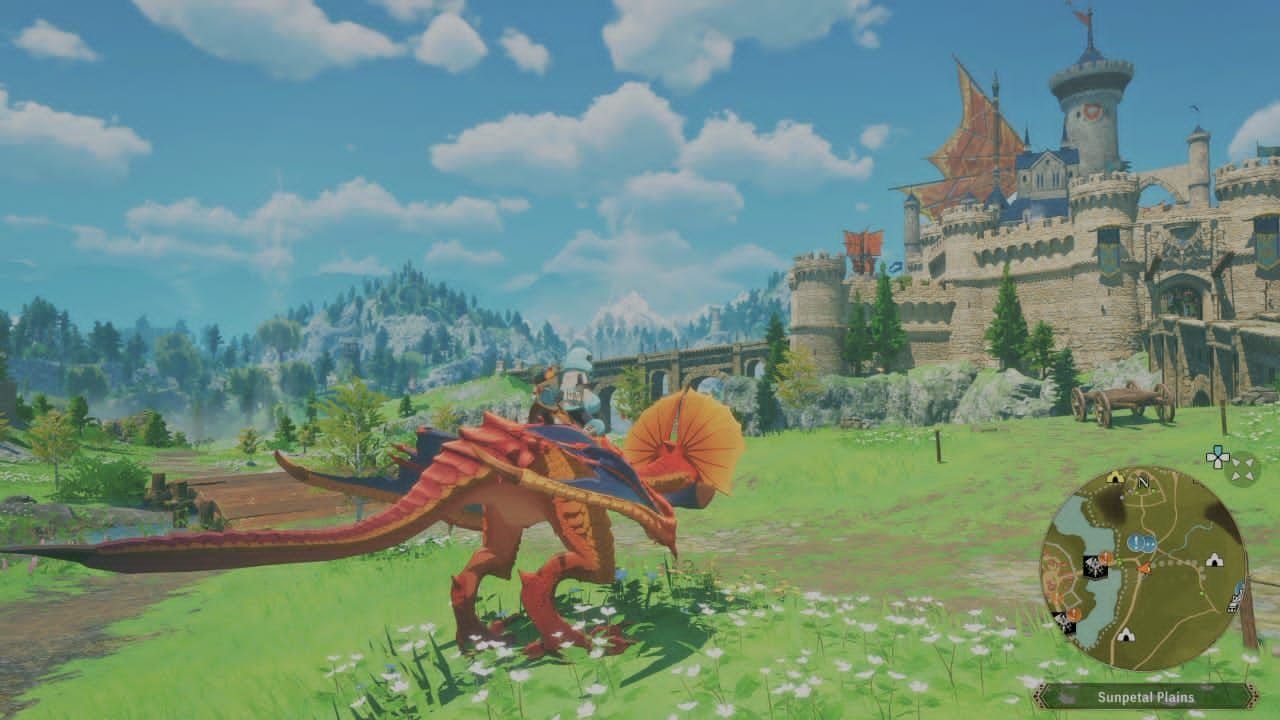Select the yellow tent camp marker

tap(1115, 477)
